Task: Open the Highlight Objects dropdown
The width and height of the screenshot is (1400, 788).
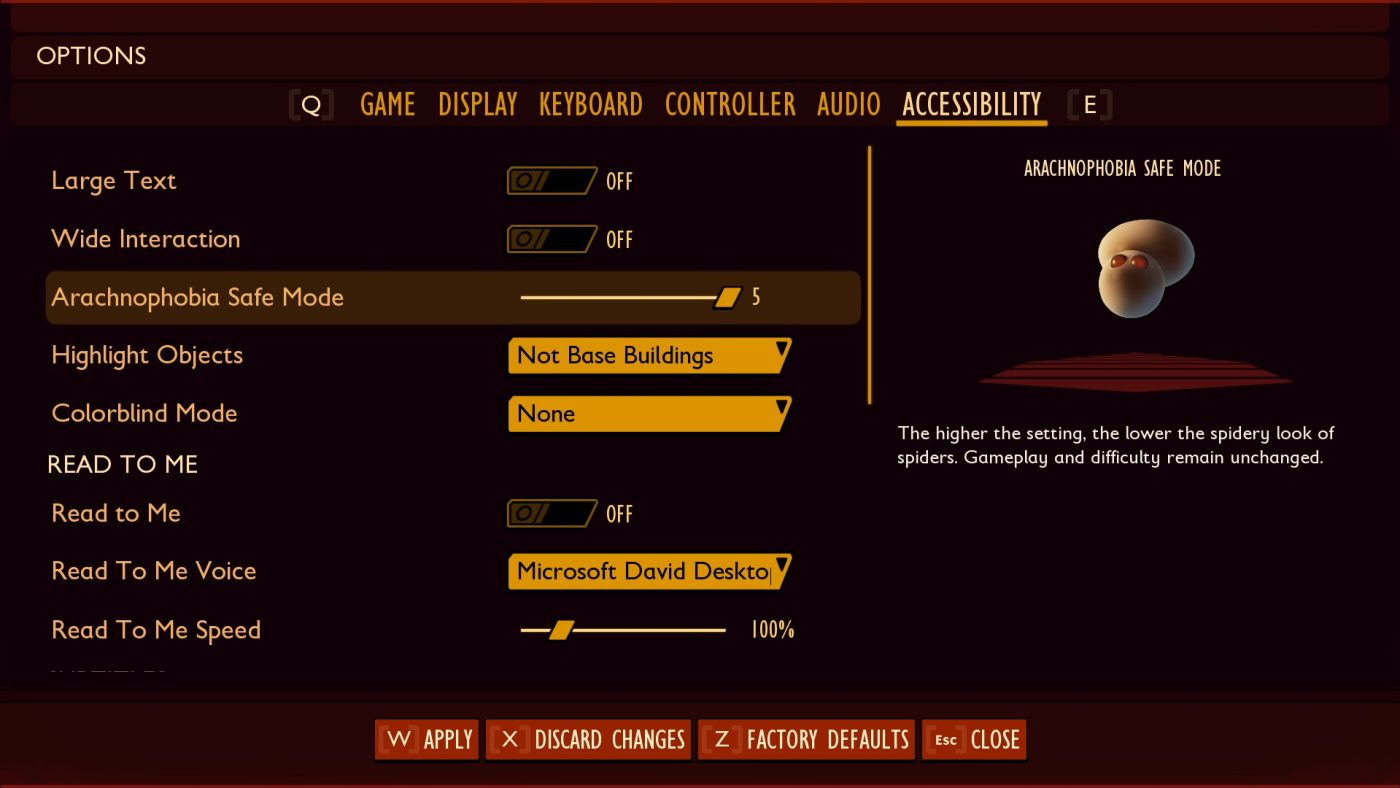Action: click(x=650, y=355)
